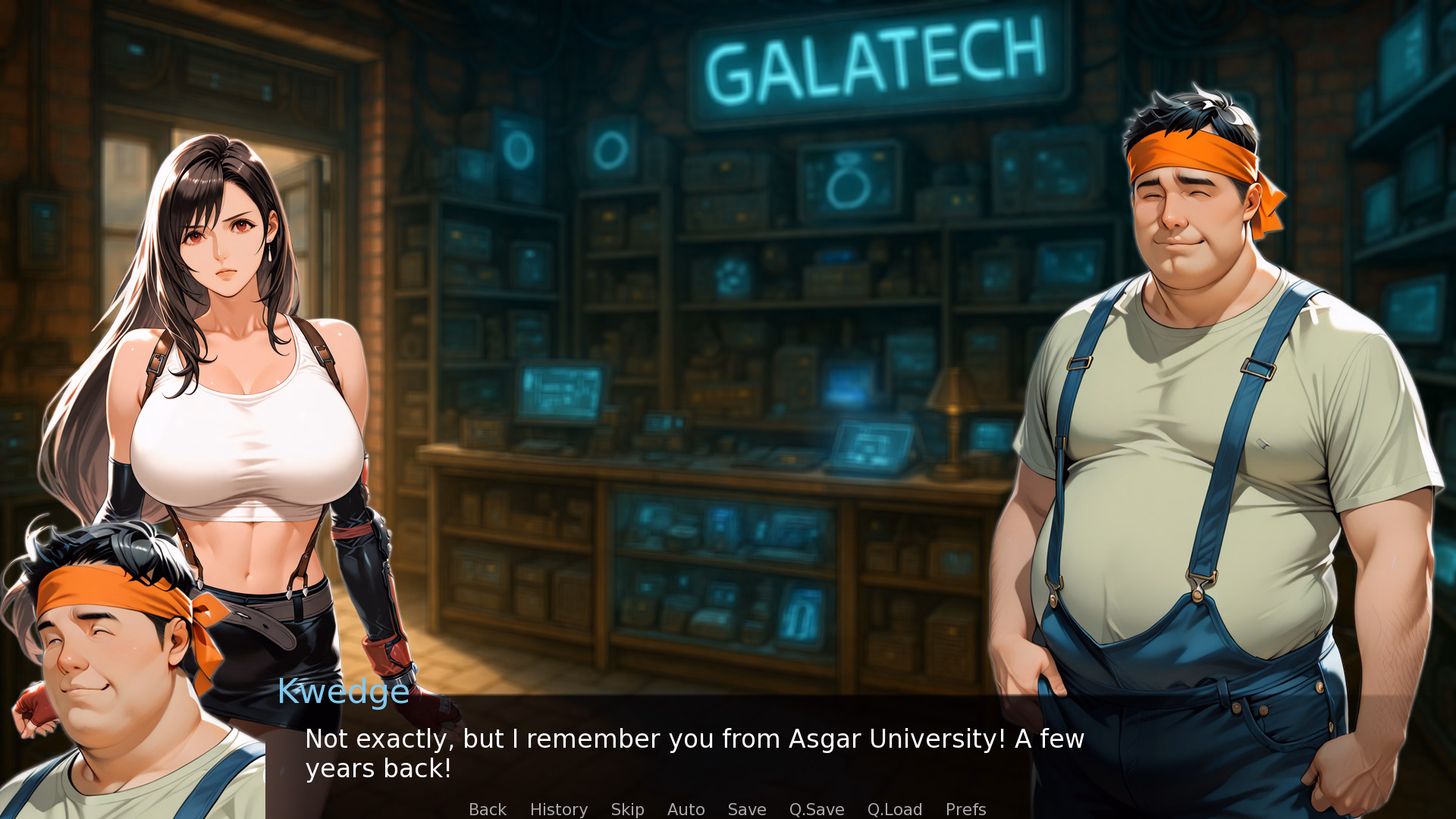The width and height of the screenshot is (1456, 819).
Task: Enable Skip mode
Action: click(x=626, y=809)
